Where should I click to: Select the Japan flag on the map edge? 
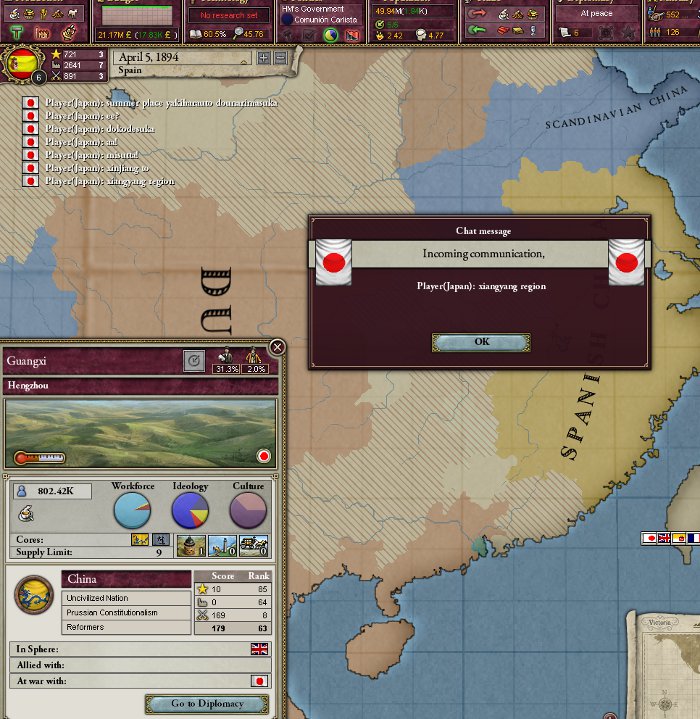(x=649, y=538)
